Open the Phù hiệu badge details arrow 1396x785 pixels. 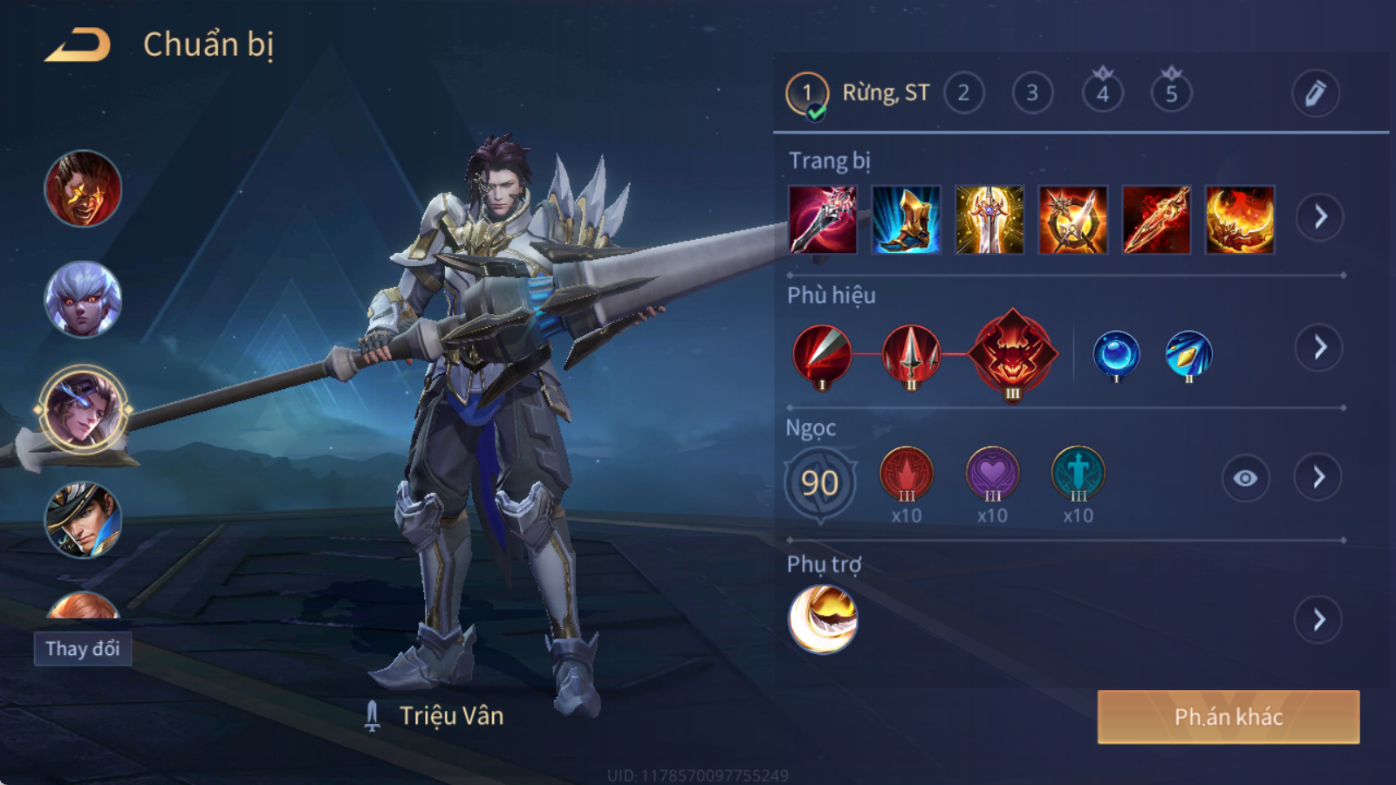(1320, 348)
